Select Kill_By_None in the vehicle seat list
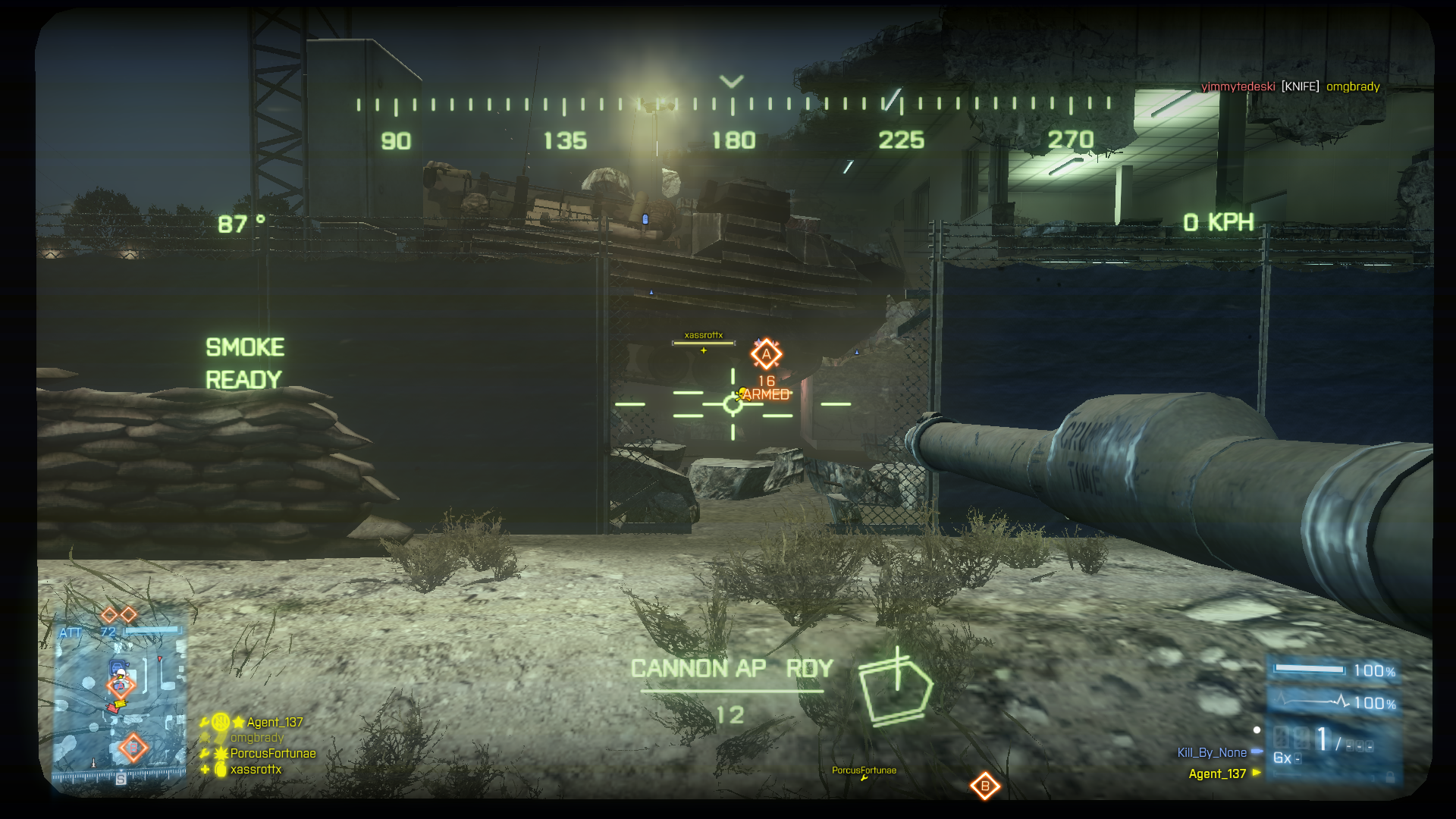1456x819 pixels. 1211,752
